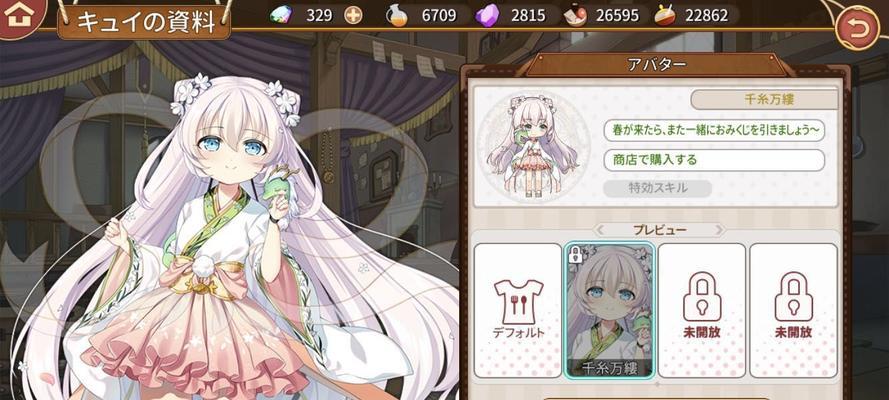Open 商店で購入する shop purchase button

tap(713, 160)
